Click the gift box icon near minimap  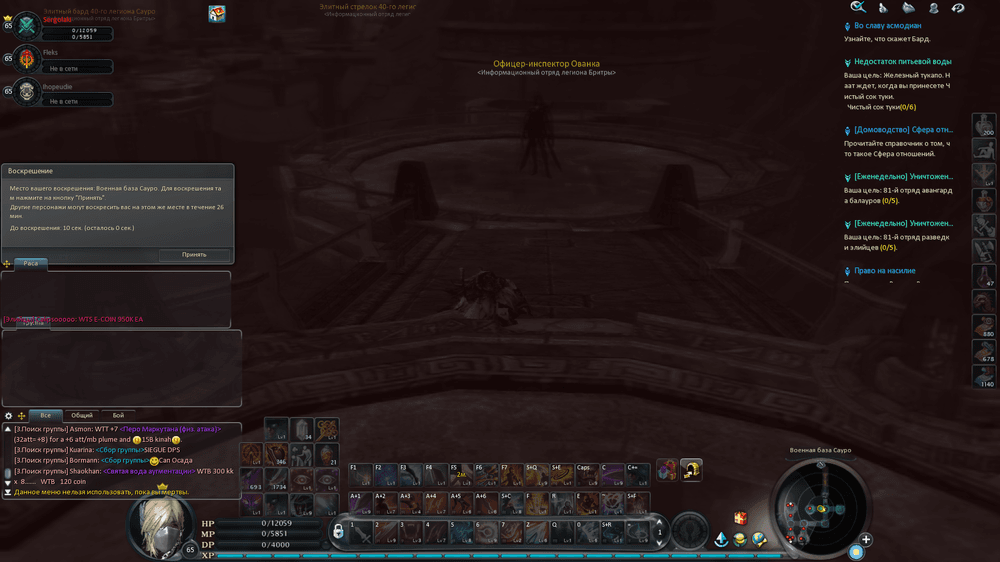740,518
